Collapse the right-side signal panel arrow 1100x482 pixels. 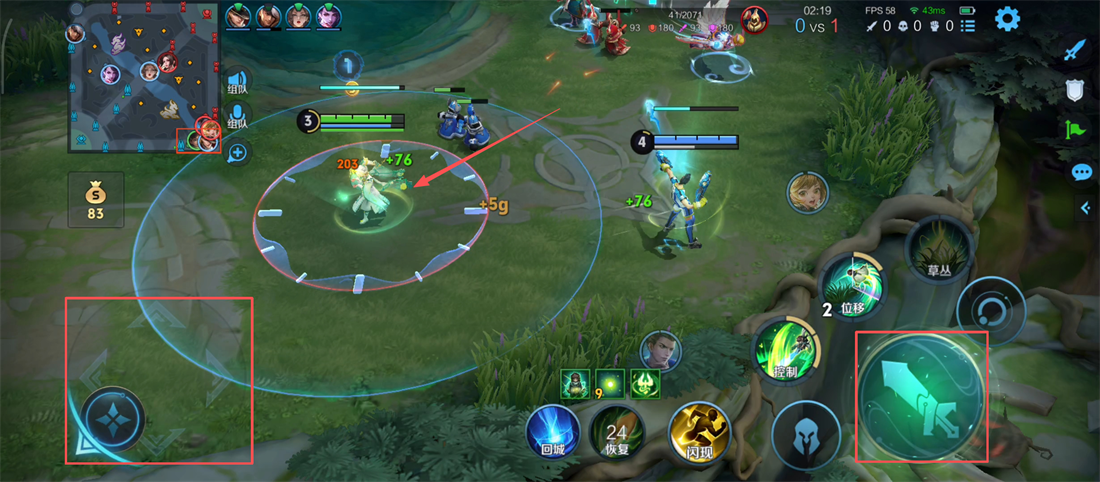pos(1086,207)
